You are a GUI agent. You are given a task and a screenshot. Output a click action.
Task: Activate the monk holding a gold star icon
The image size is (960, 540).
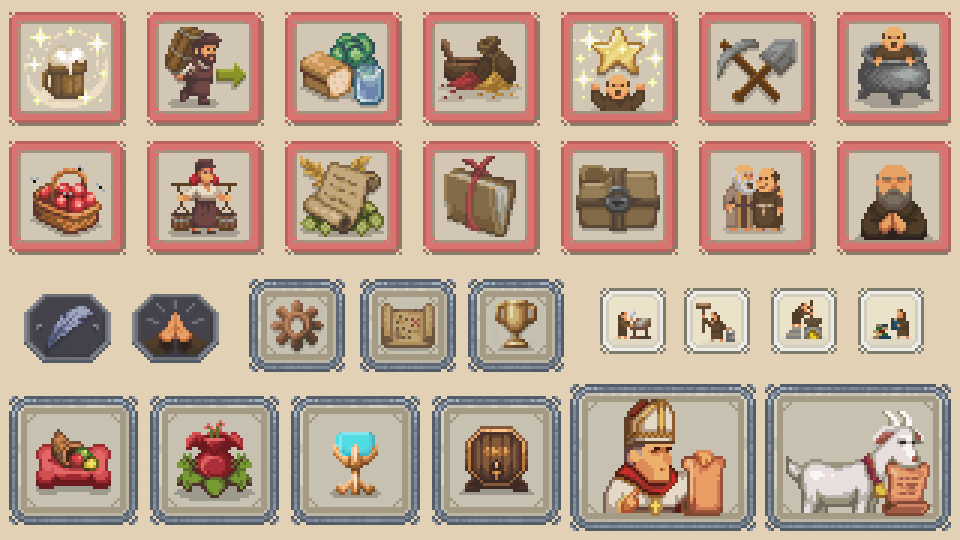(x=619, y=69)
